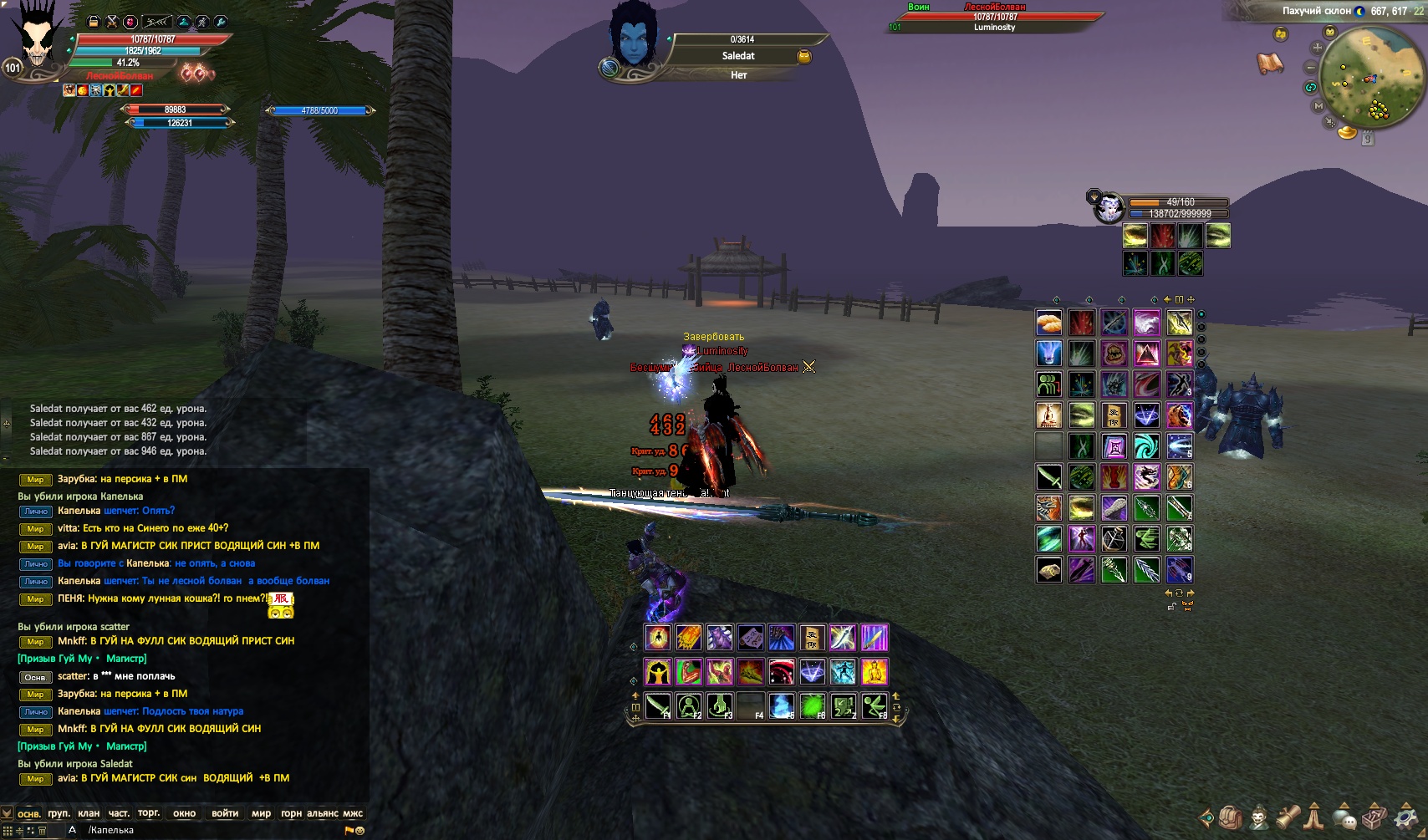1428x840 pixels.
Task: Open the character portrait menu icon
Action: [x=1258, y=817]
